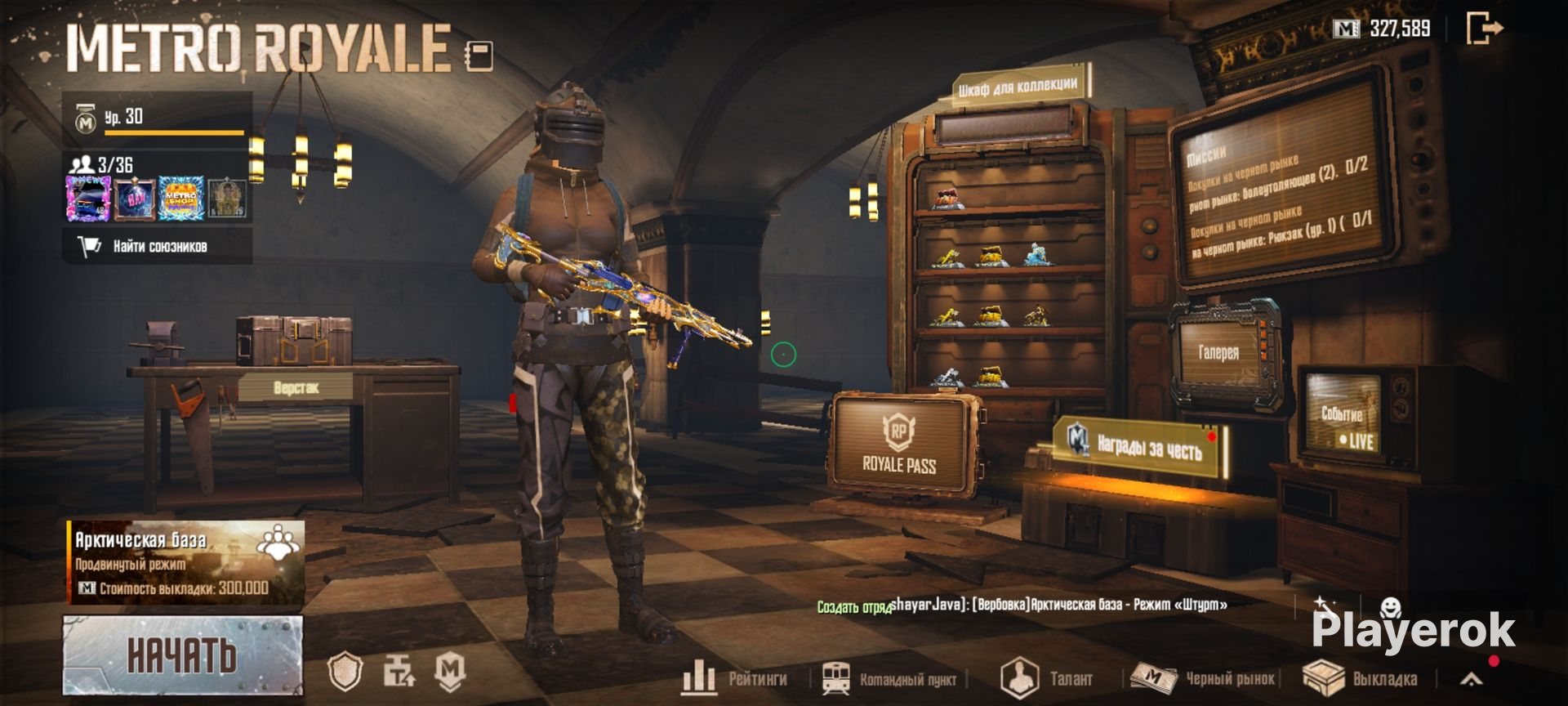Open the notebook icon beside the title
This screenshot has height=706, width=1568.
479,56
